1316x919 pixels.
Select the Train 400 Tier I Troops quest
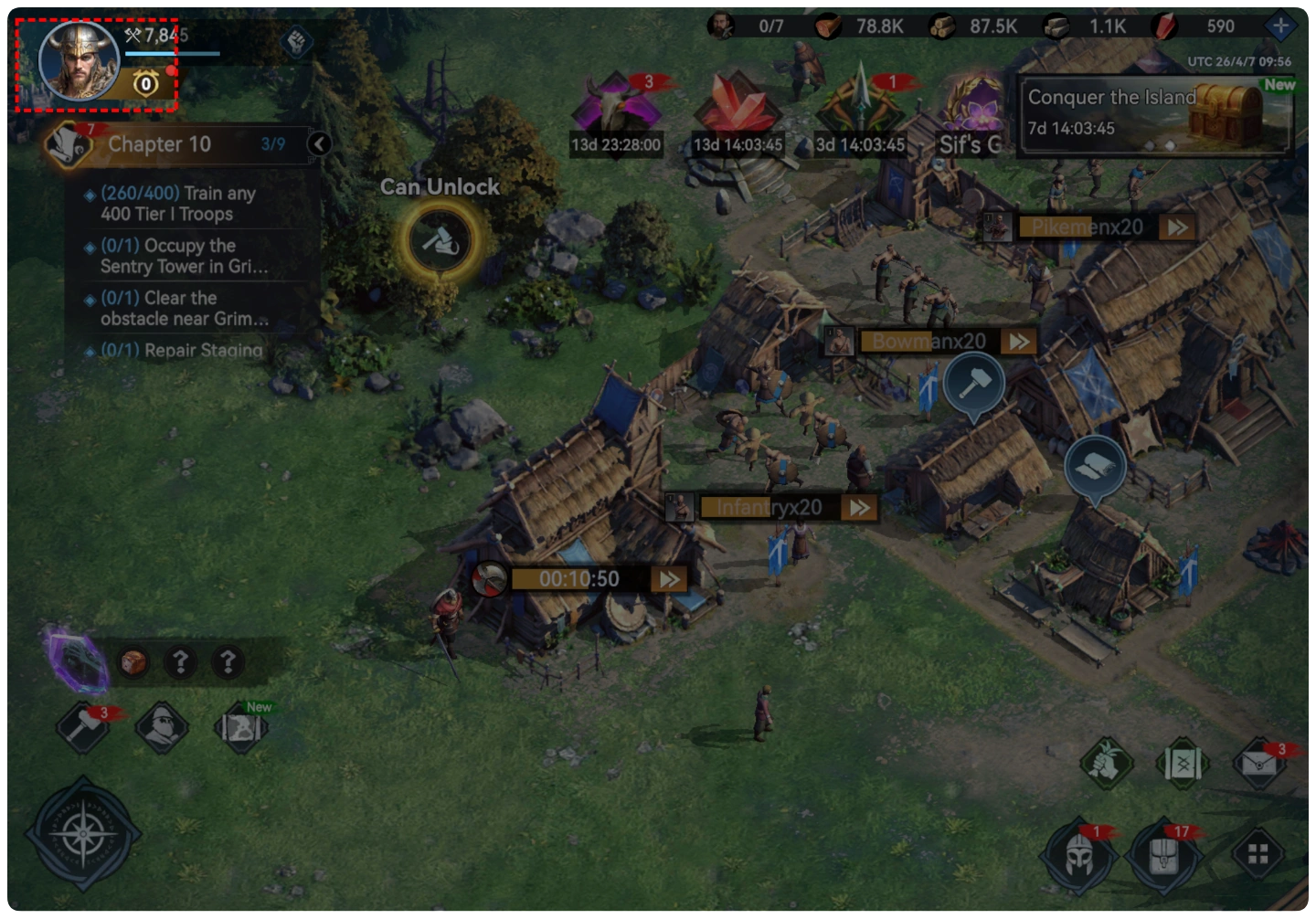point(178,204)
